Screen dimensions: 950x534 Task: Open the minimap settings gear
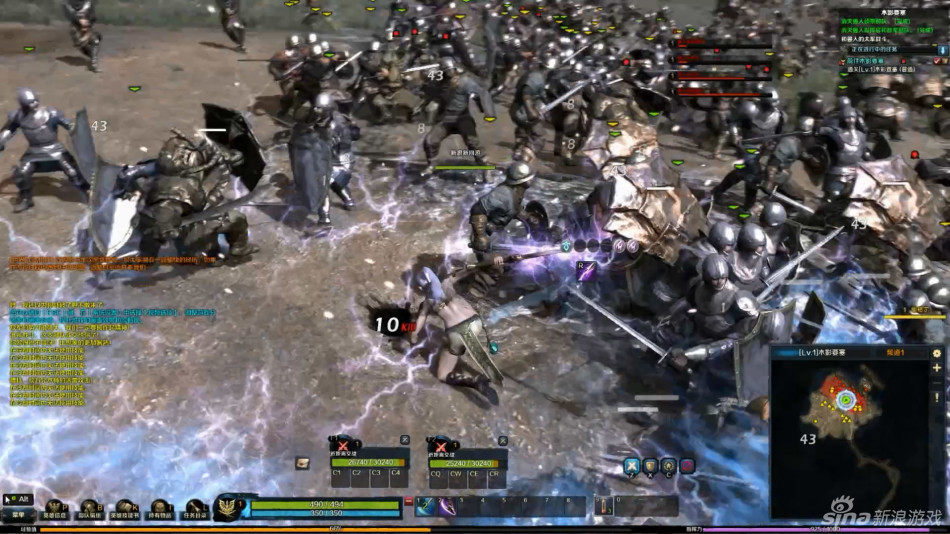click(x=937, y=353)
